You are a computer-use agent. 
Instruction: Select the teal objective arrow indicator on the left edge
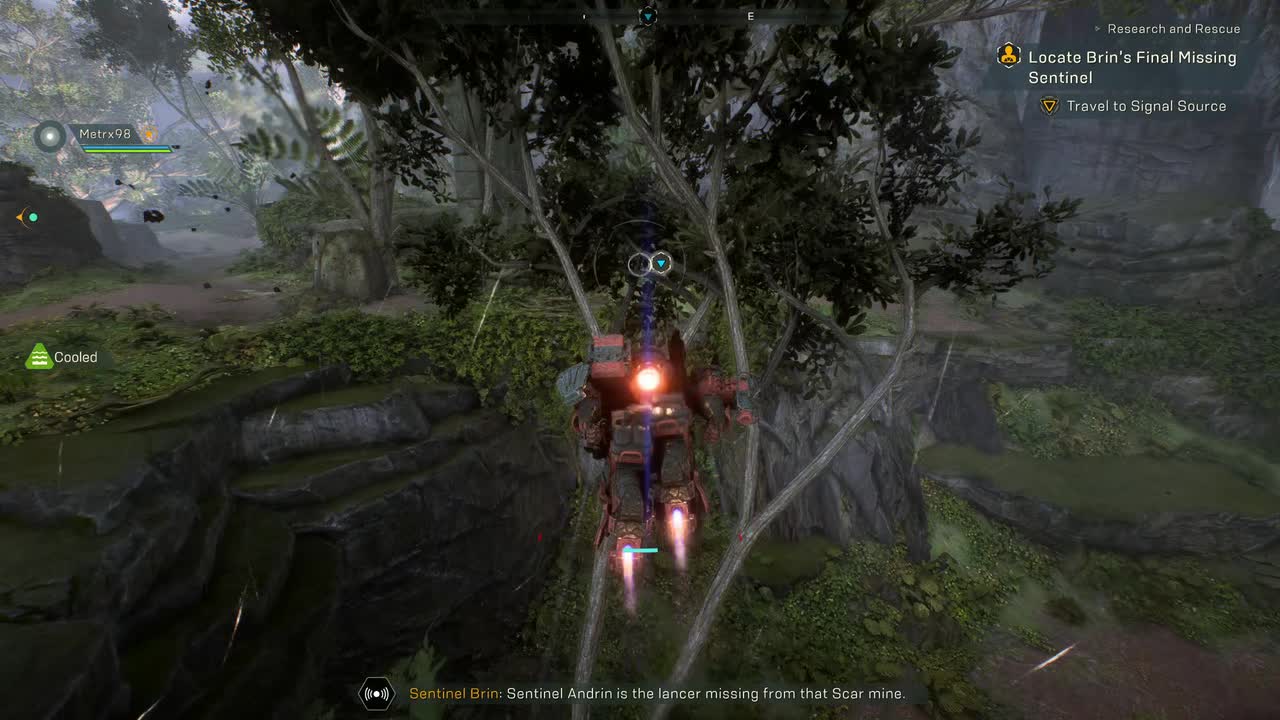[x=28, y=217]
